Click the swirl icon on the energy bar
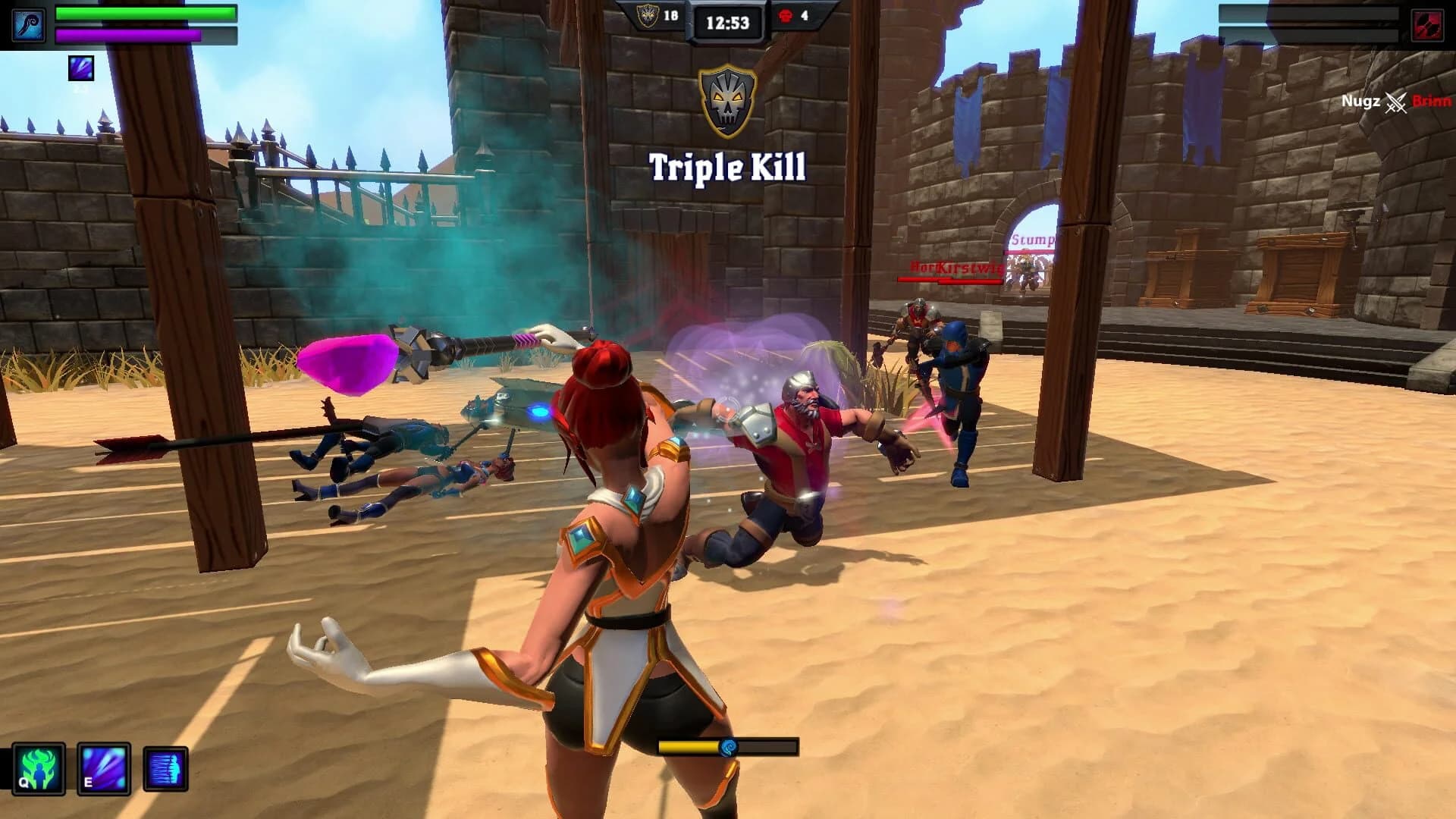This screenshot has width=1456, height=819. [730, 749]
